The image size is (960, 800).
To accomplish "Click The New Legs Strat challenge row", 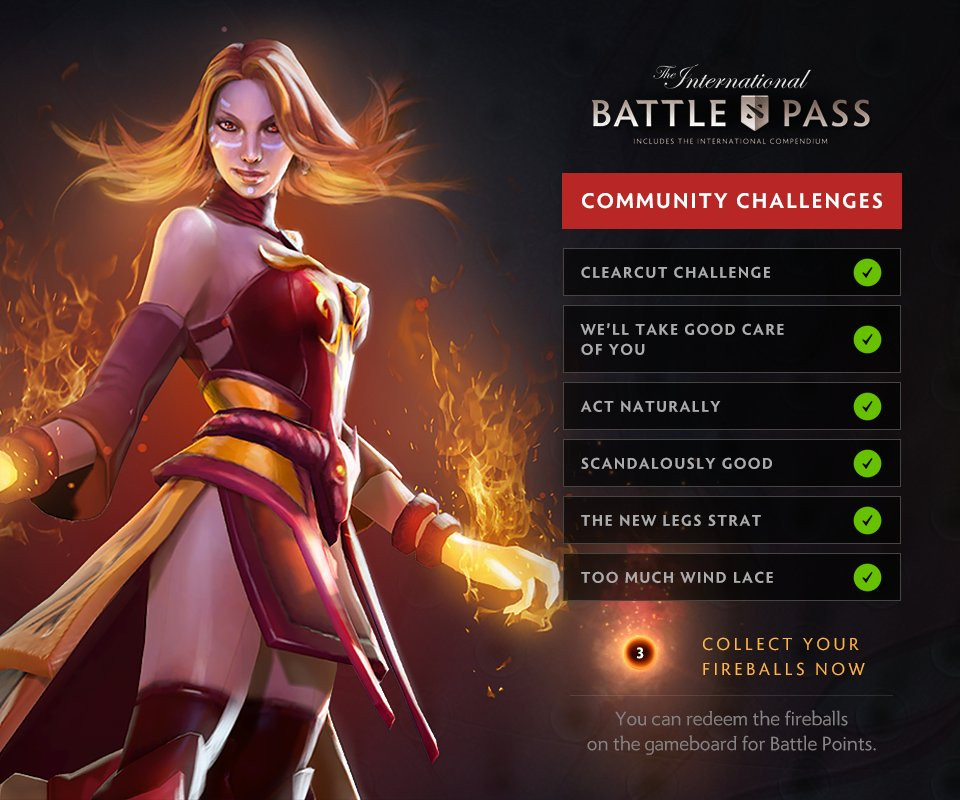I will pos(731,521).
